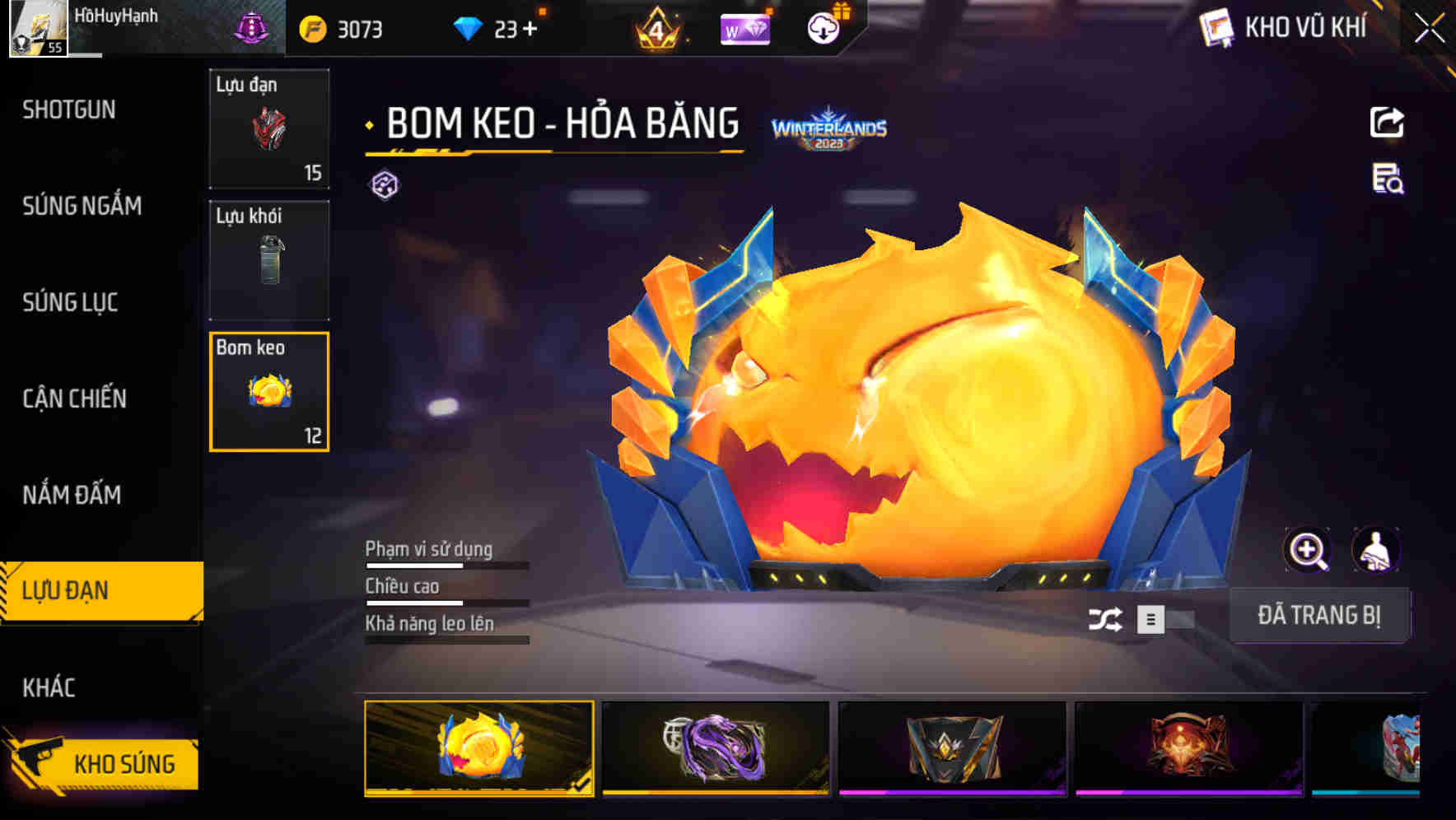Select the Lựu khói grenade slot
The width and height of the screenshot is (1456, 820).
click(x=268, y=259)
